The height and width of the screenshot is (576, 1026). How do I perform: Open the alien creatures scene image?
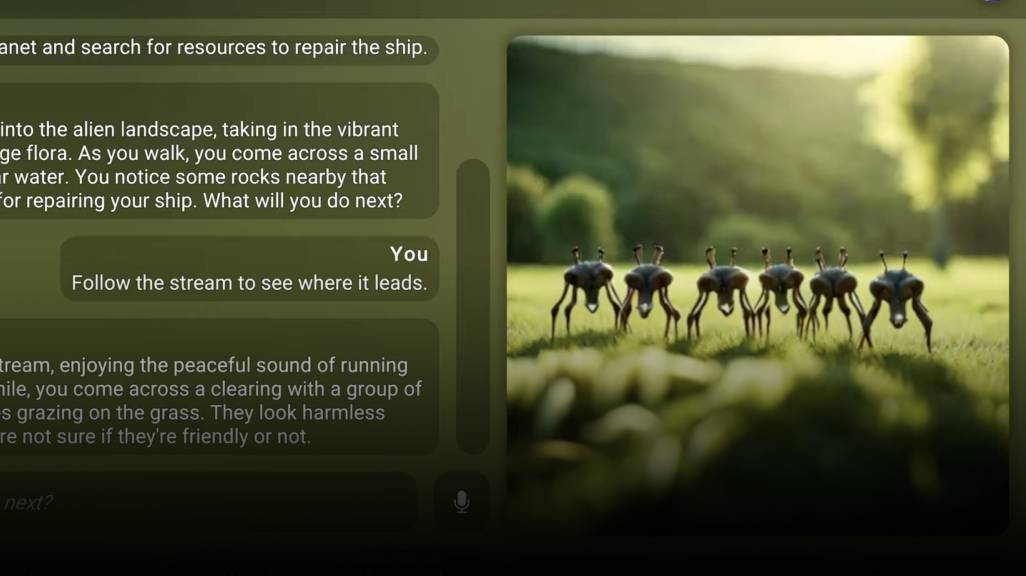pyautogui.click(x=757, y=285)
